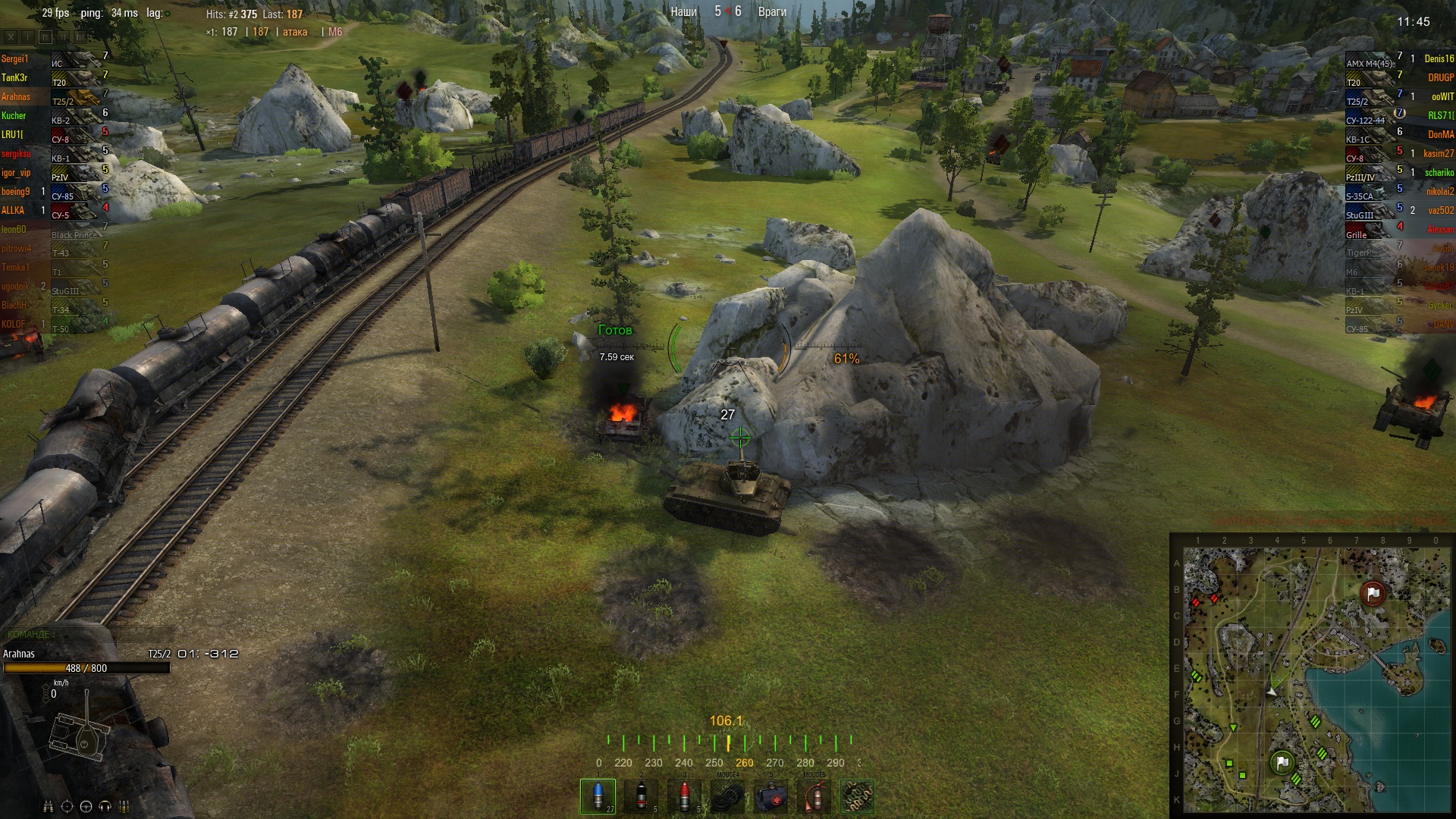This screenshot has width=1456, height=819.
Task: Select Kucher's KV-2 row in team list
Action: pos(53,116)
